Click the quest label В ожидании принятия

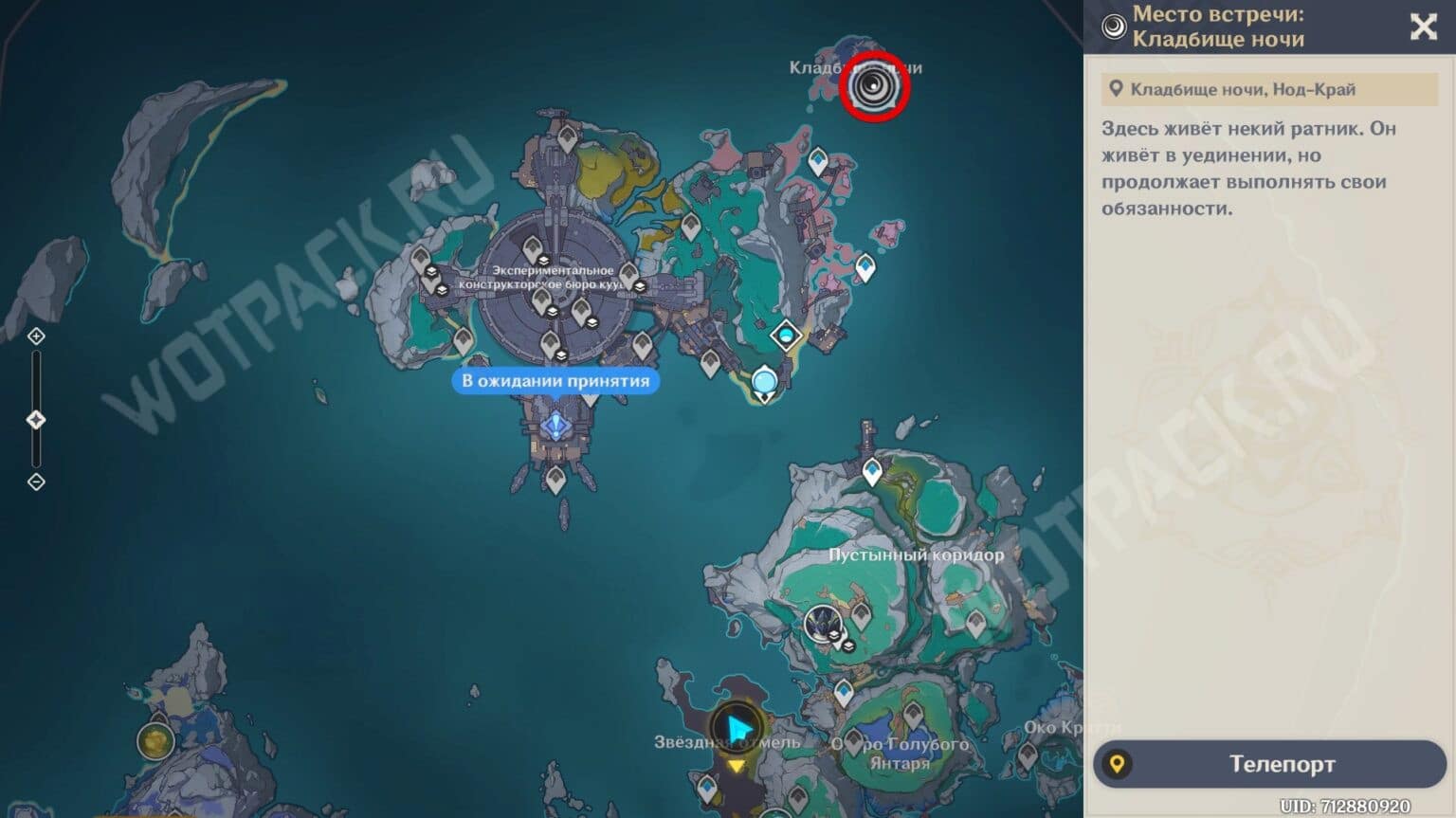pyautogui.click(x=555, y=381)
